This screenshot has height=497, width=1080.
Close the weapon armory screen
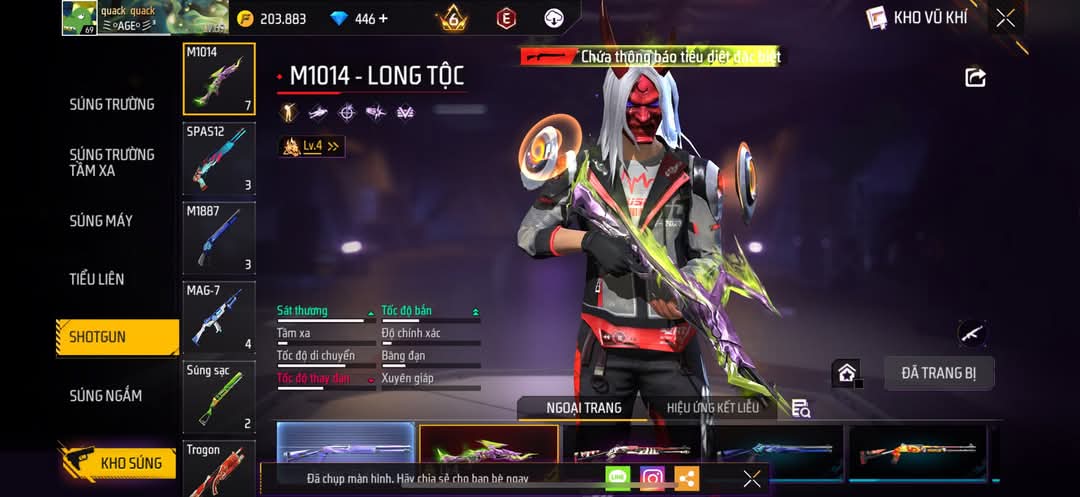tap(1005, 18)
